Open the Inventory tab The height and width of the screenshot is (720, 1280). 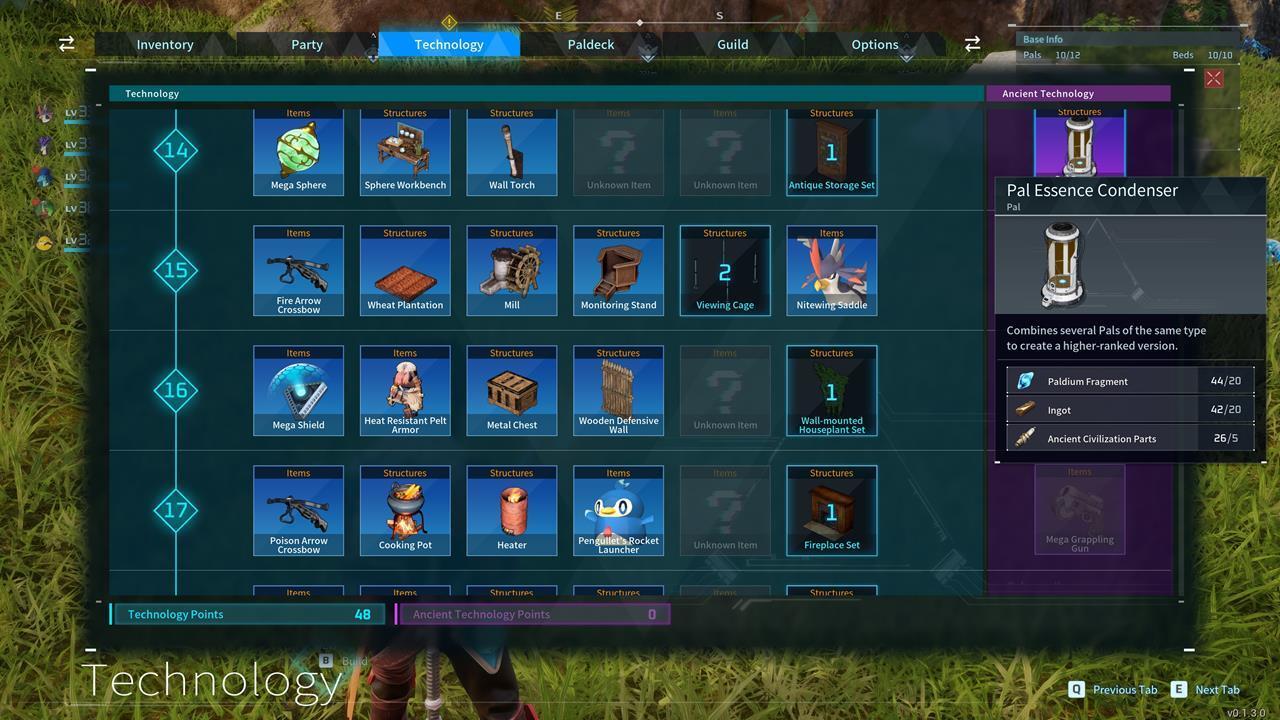[x=165, y=44]
